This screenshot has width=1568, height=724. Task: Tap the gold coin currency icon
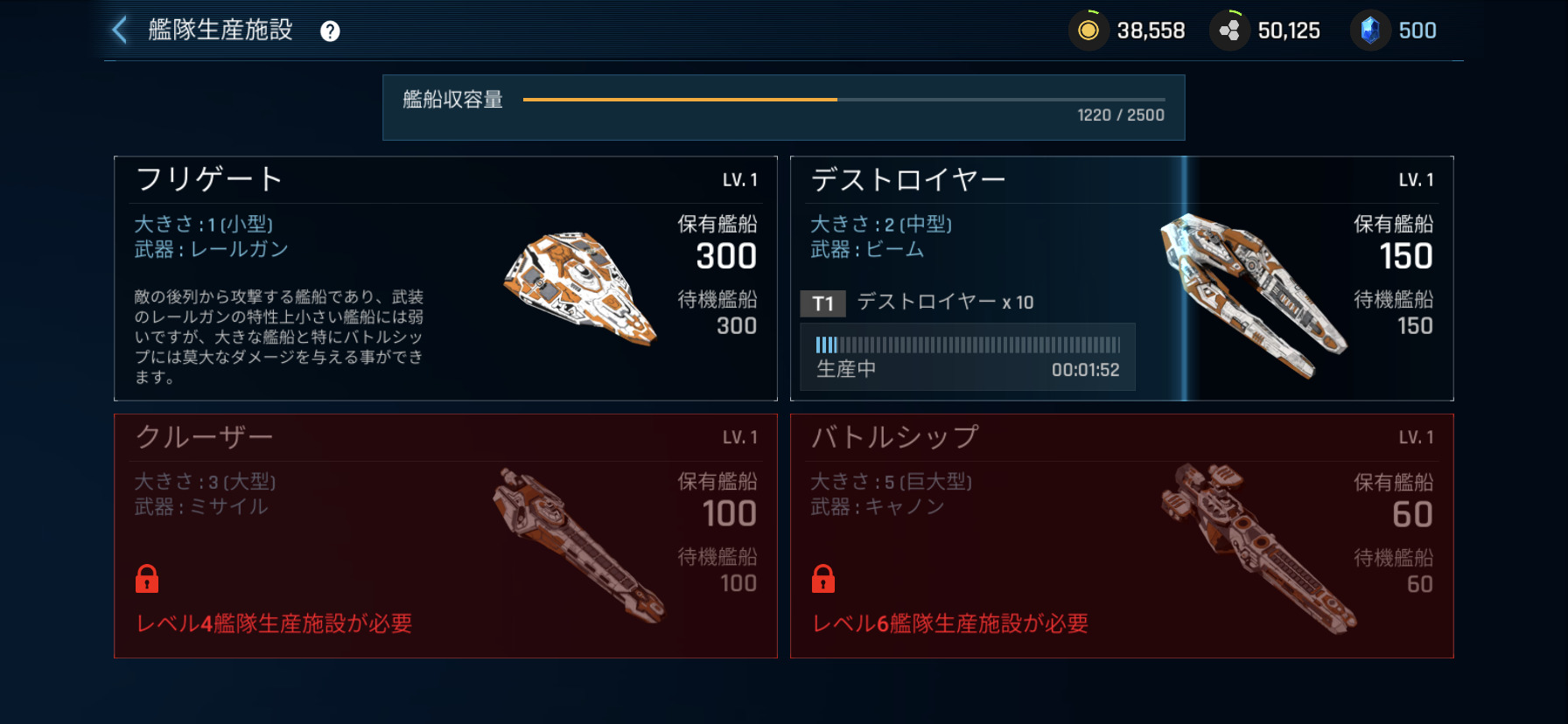[x=1088, y=31]
